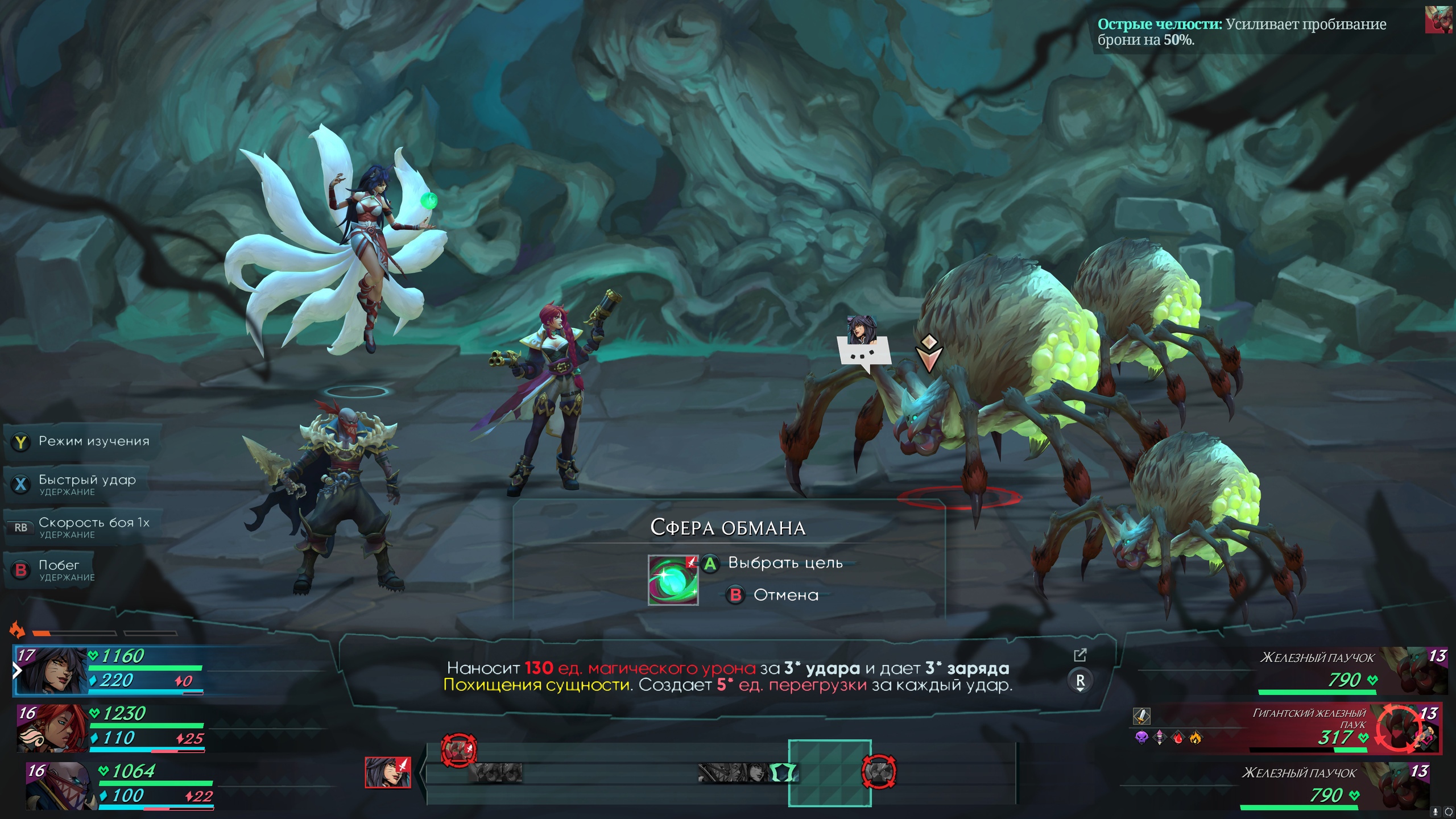1456x819 pixels.
Task: Select the masked hero's party panel
Action: point(119,786)
